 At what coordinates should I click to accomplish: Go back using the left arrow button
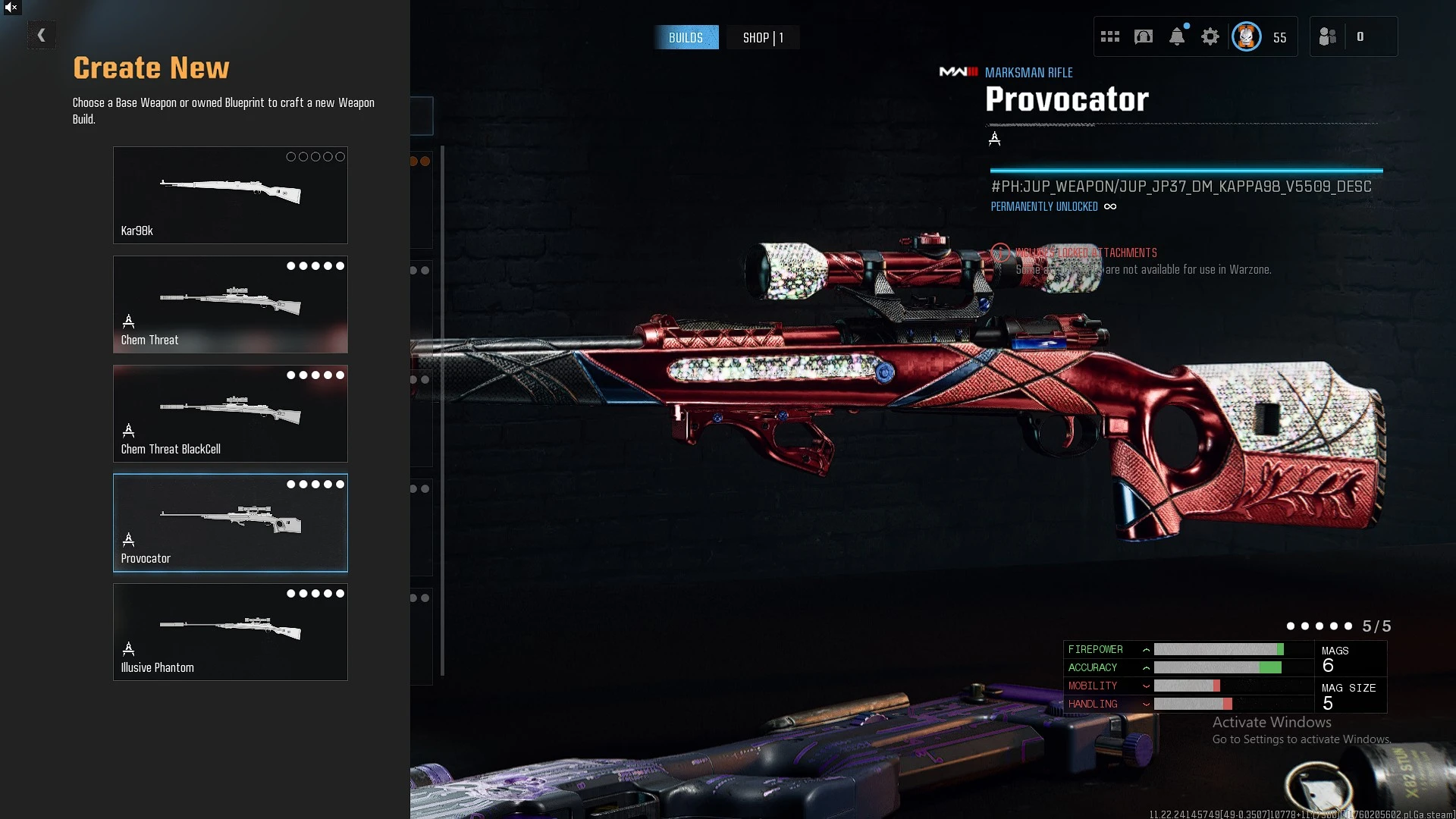point(42,35)
